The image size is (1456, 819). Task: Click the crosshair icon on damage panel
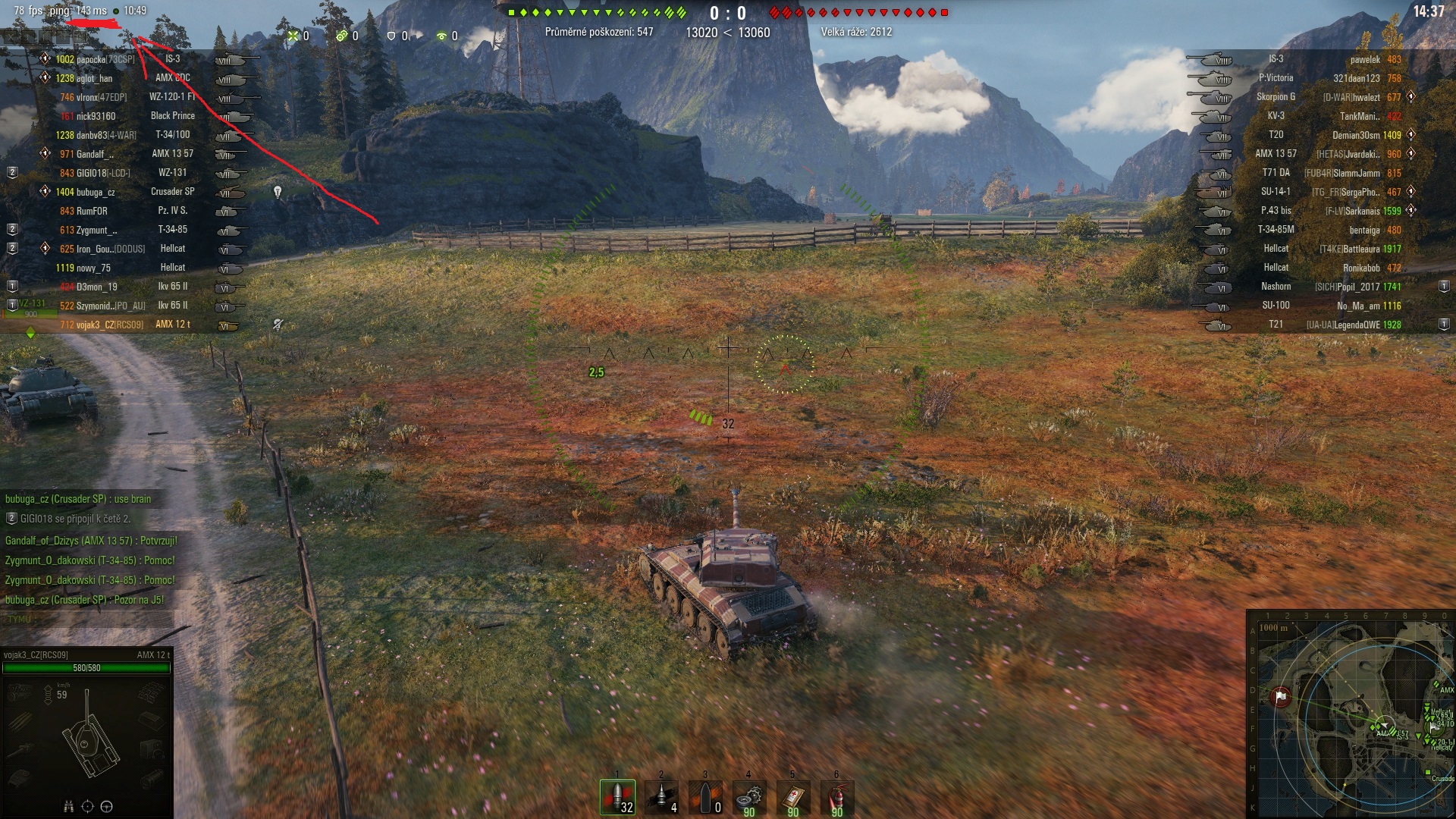87,806
